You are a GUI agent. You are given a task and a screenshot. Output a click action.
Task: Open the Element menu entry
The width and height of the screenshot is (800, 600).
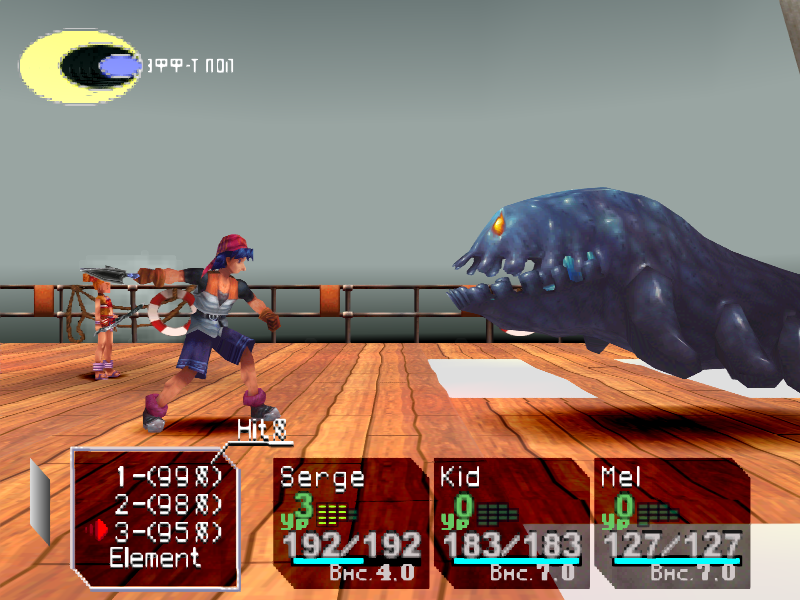pos(155,558)
